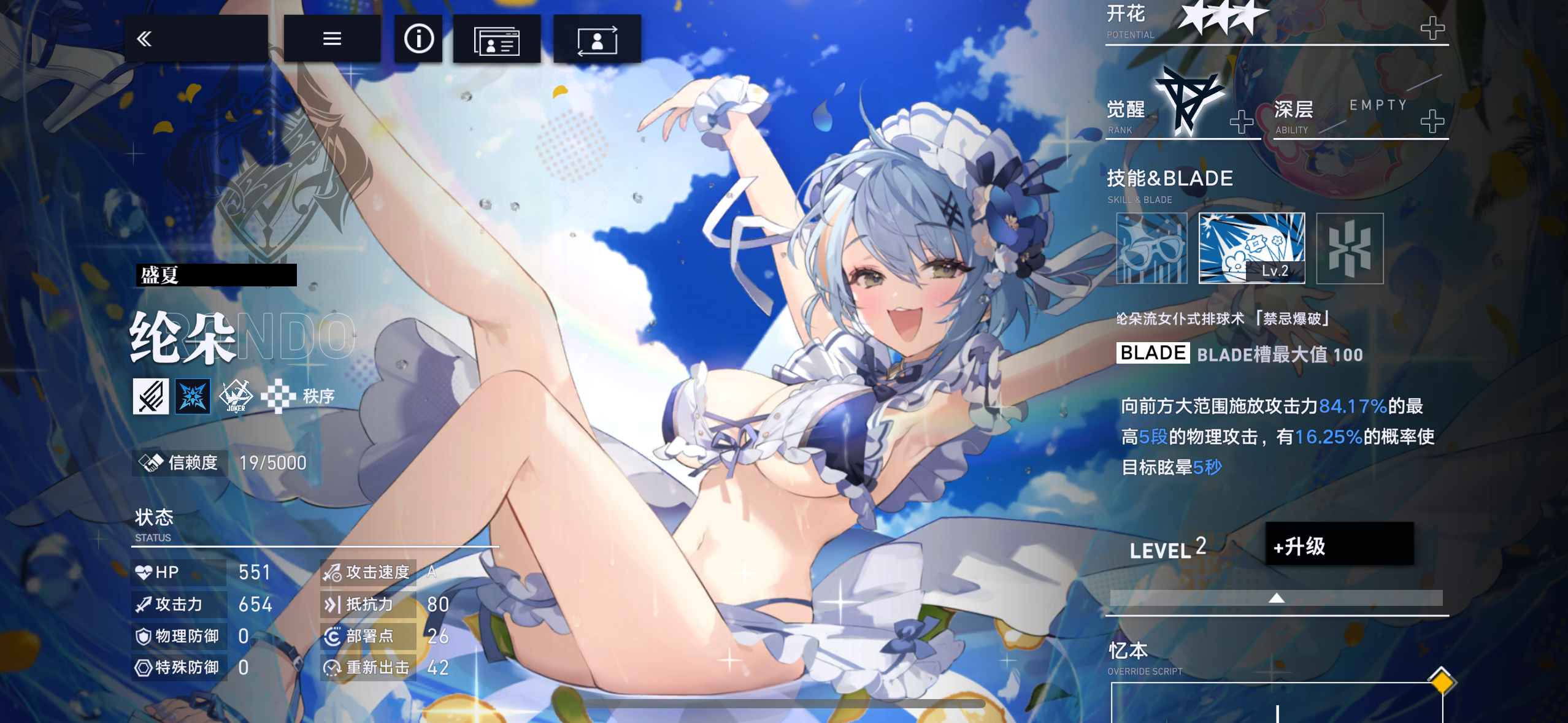Click the sword weapon type icon
This screenshot has width=1568, height=723.
(150, 396)
